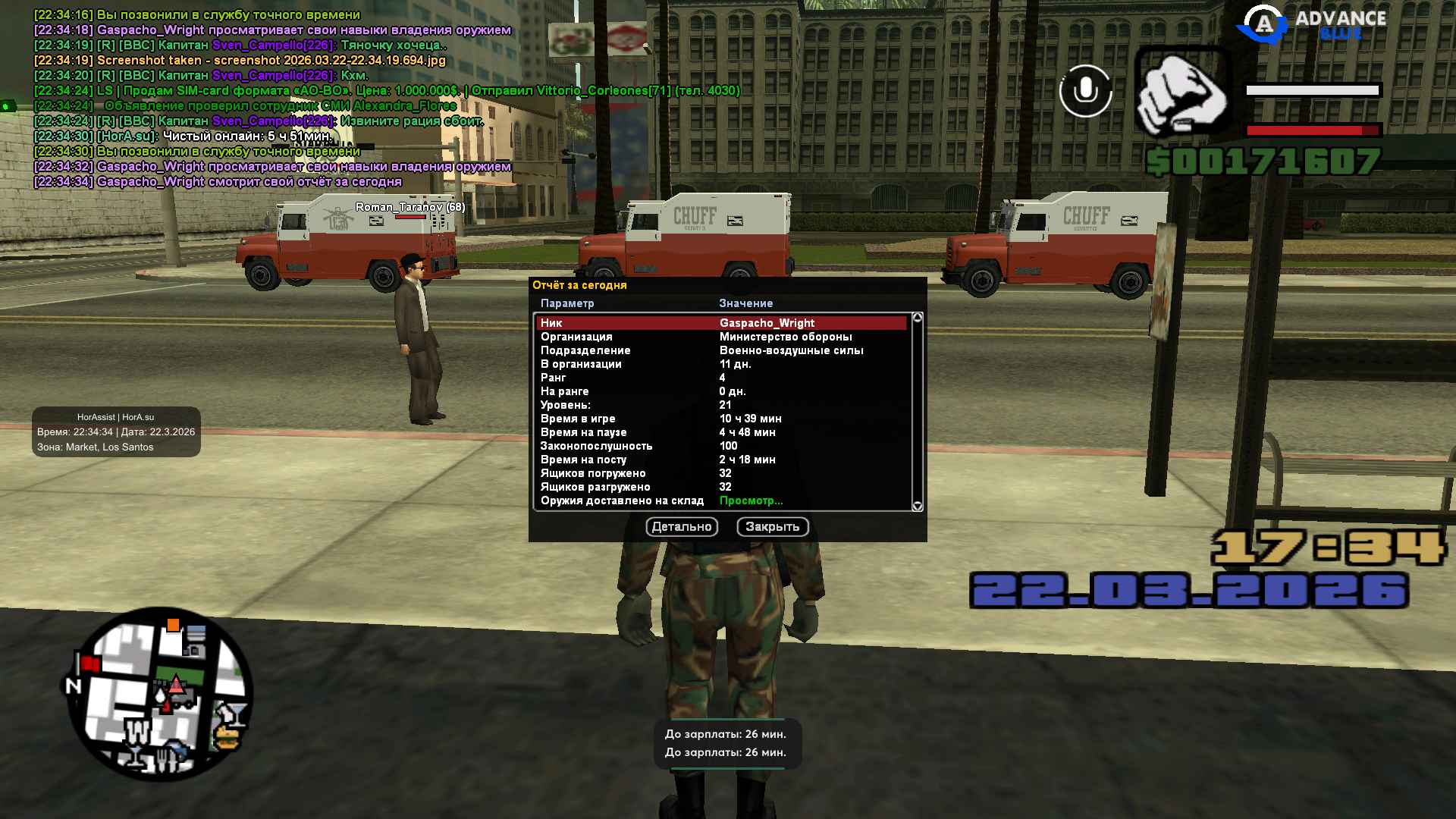Pick the Законопослушность row
Screen dimensions: 1456x819
click(x=720, y=446)
